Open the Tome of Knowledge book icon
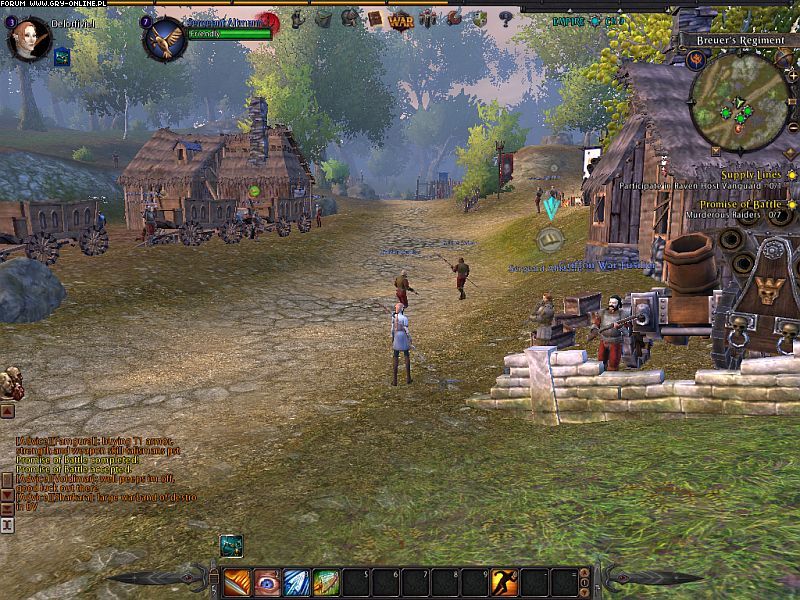This screenshot has height=600, width=800. click(375, 18)
